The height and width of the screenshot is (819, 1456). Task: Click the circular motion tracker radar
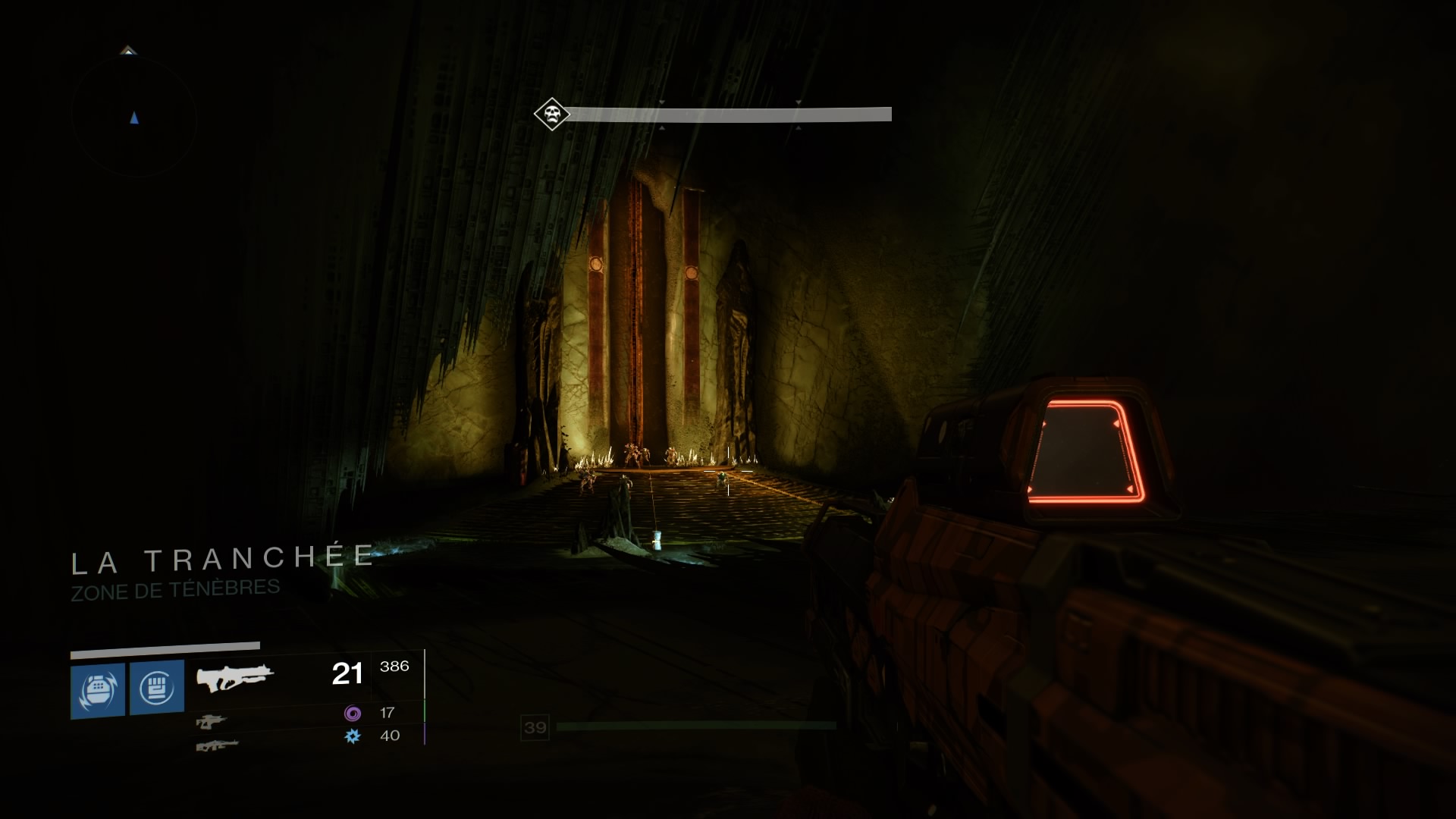(134, 116)
